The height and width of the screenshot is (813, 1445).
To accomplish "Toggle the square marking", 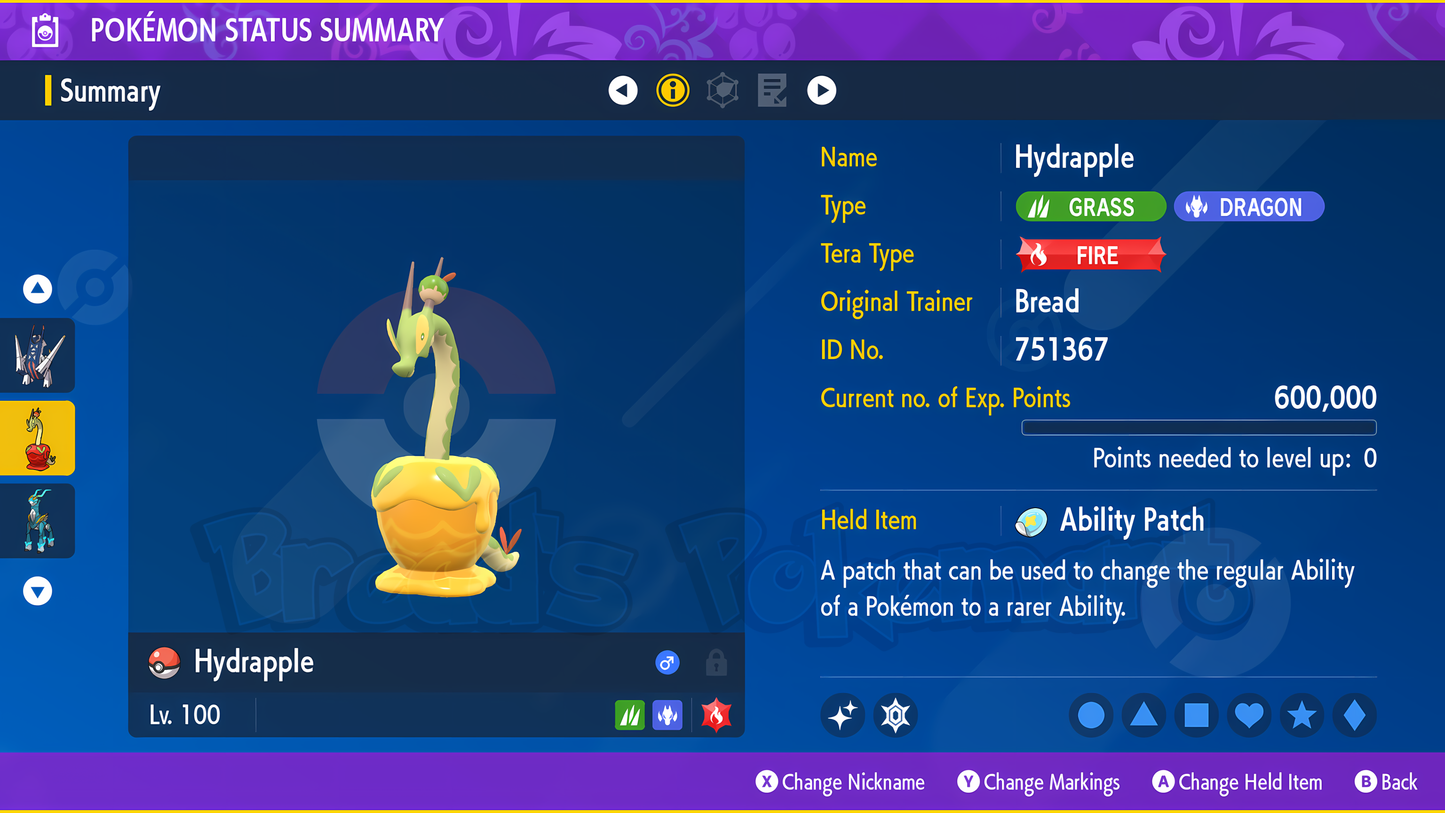I will point(1196,715).
